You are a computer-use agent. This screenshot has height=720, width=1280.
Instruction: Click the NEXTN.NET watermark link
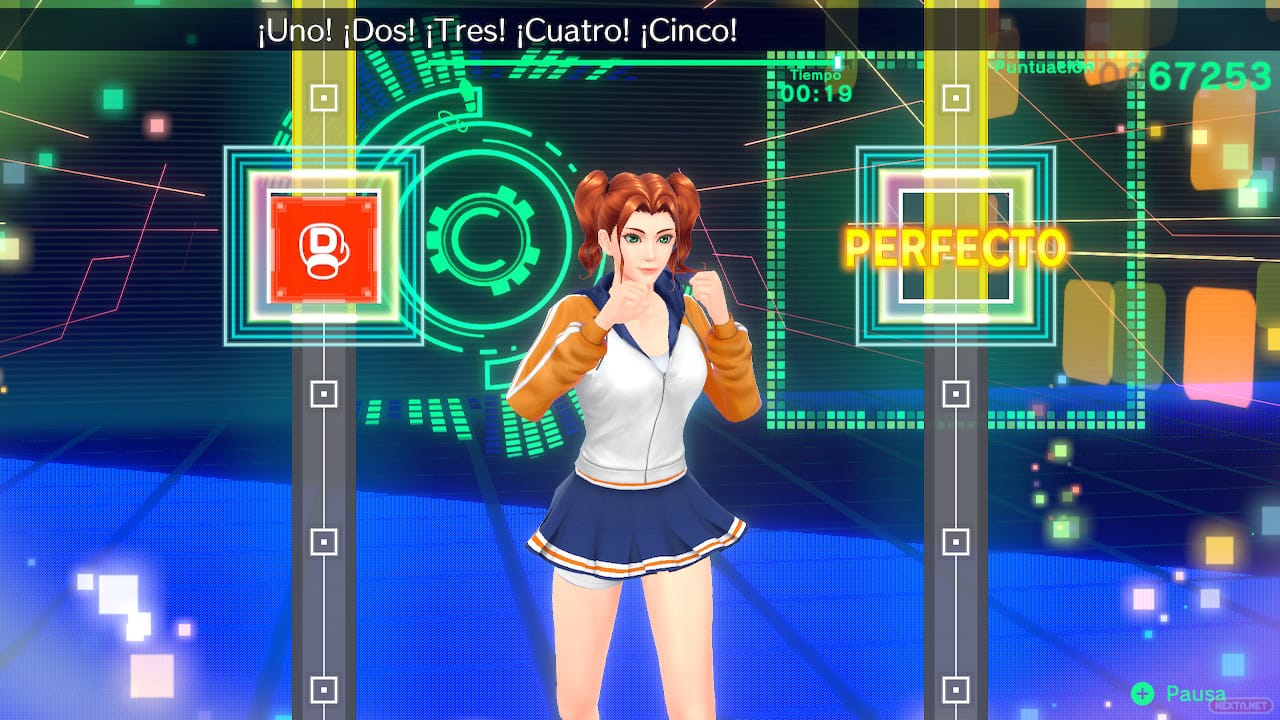click(1242, 704)
